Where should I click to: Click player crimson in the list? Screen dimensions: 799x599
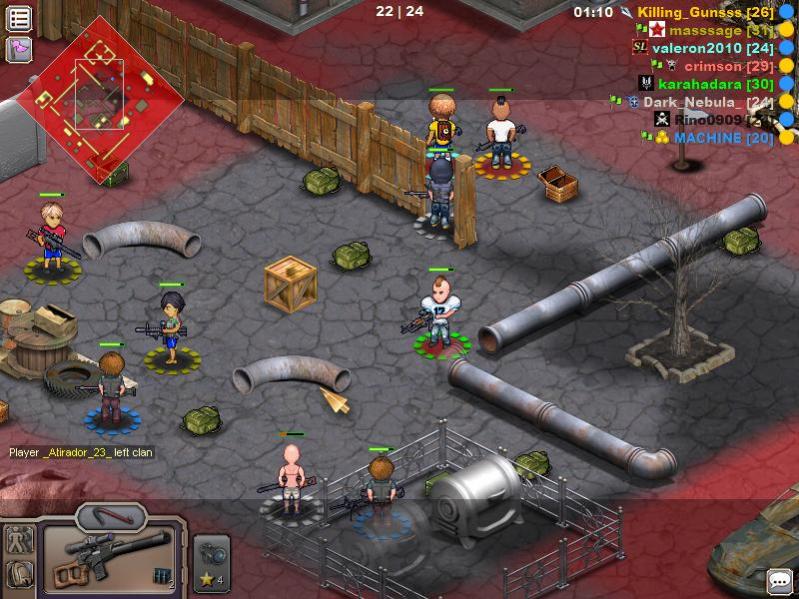pos(726,66)
